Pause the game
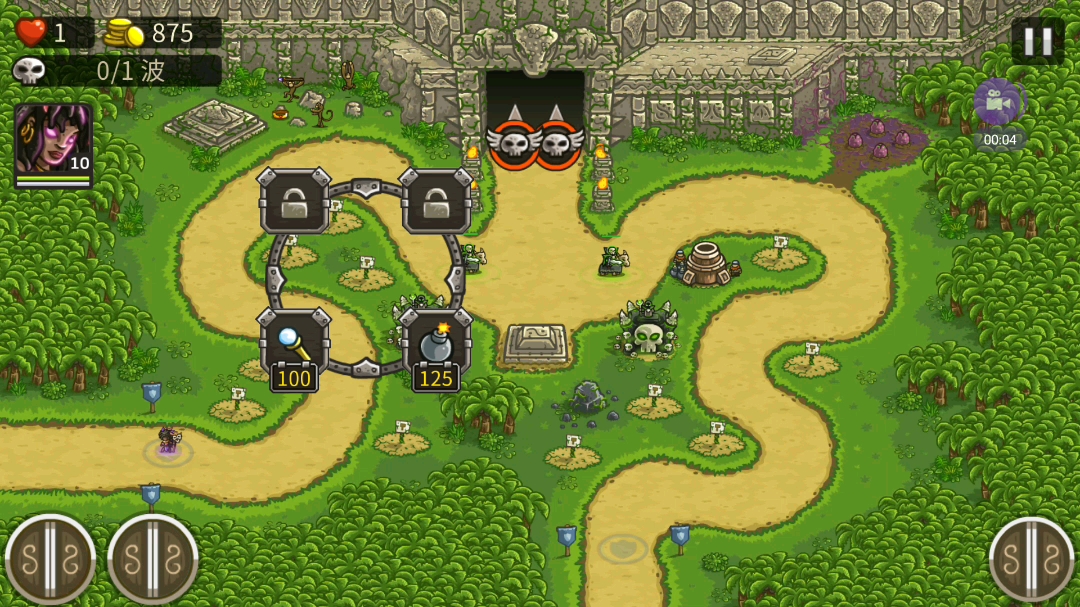Image resolution: width=1080 pixels, height=607 pixels. 1037,41
